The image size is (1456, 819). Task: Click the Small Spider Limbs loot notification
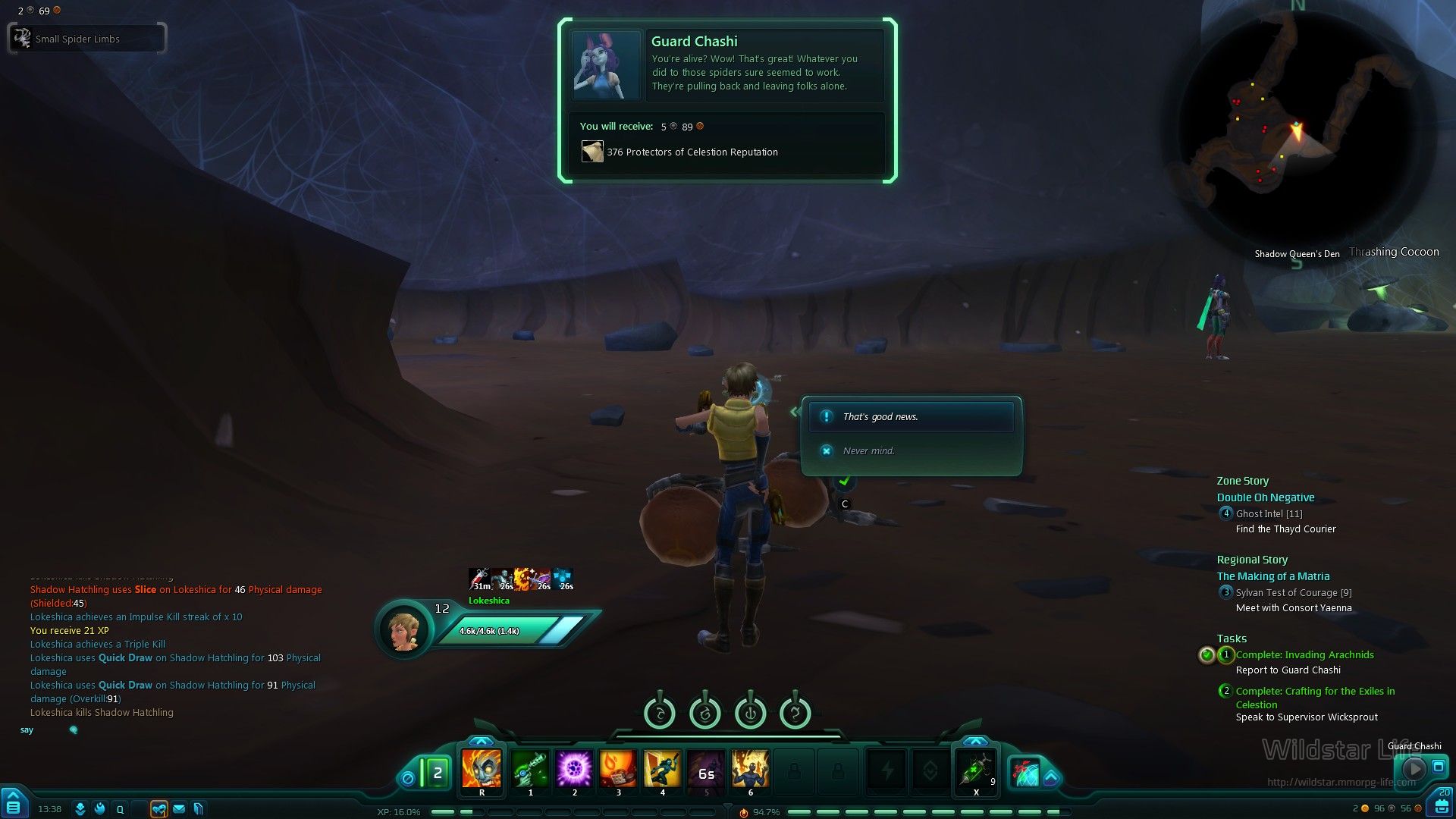(86, 39)
